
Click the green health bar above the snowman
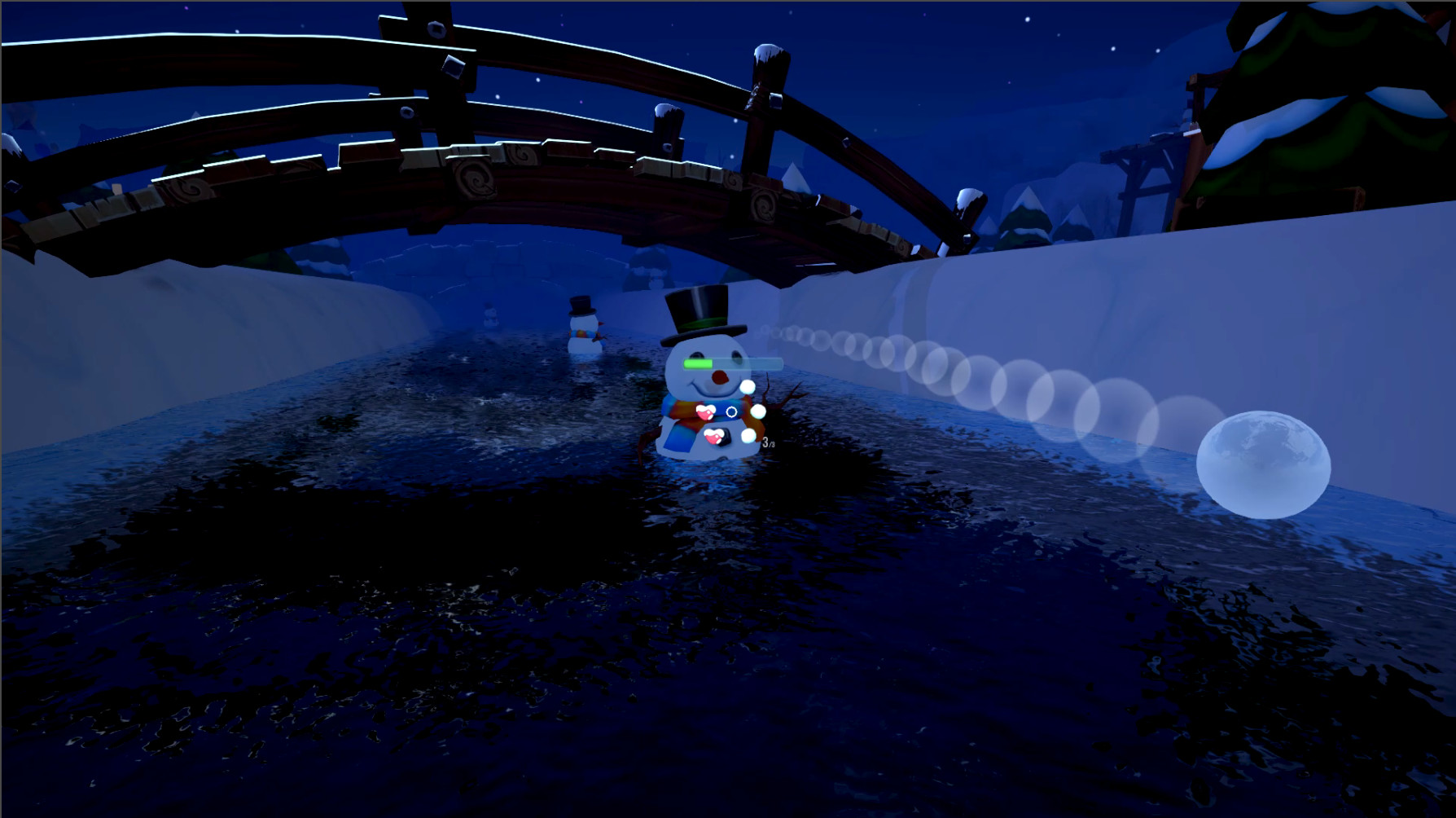pyautogui.click(x=699, y=363)
